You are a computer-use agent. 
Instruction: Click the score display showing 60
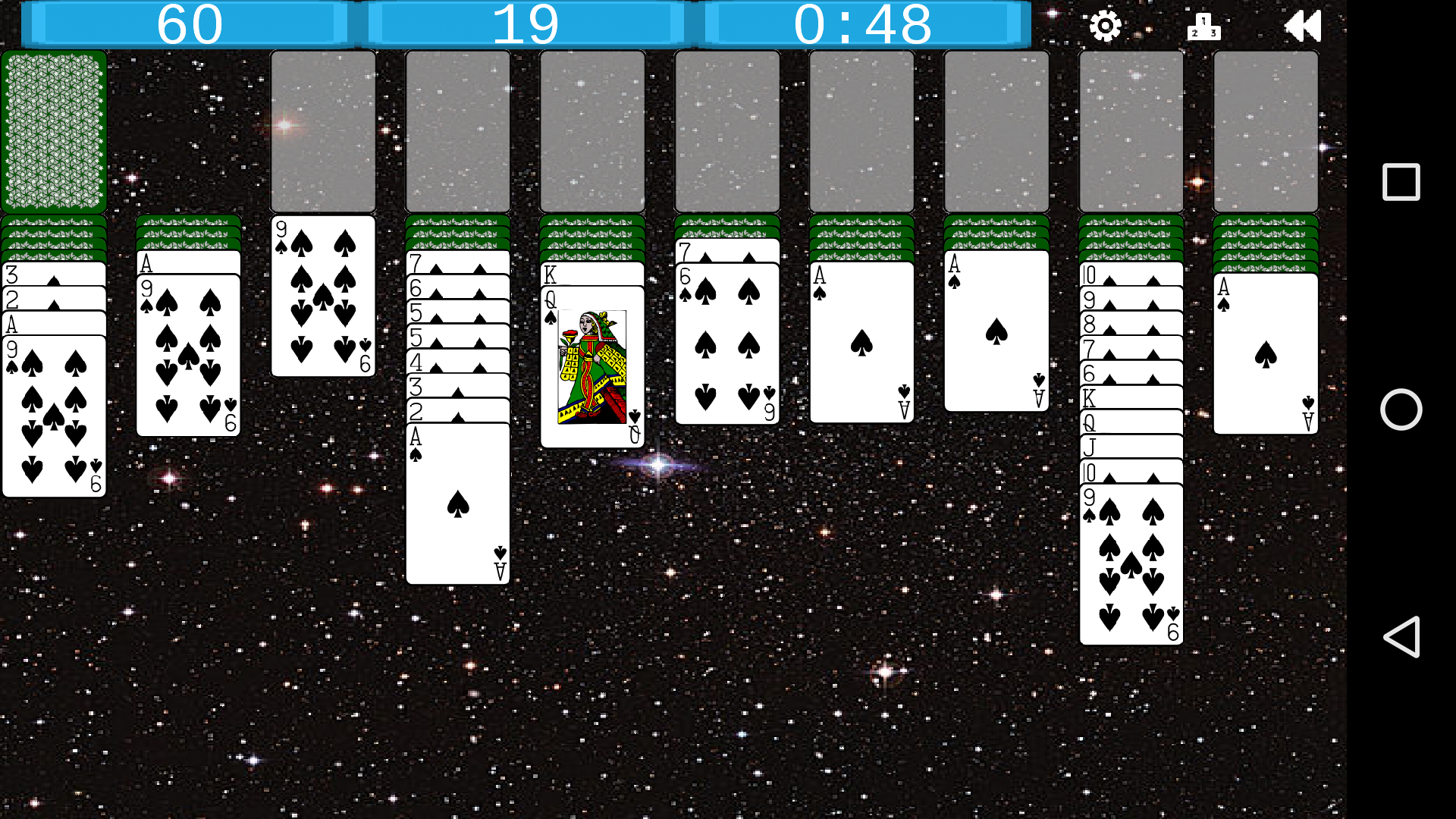(187, 25)
